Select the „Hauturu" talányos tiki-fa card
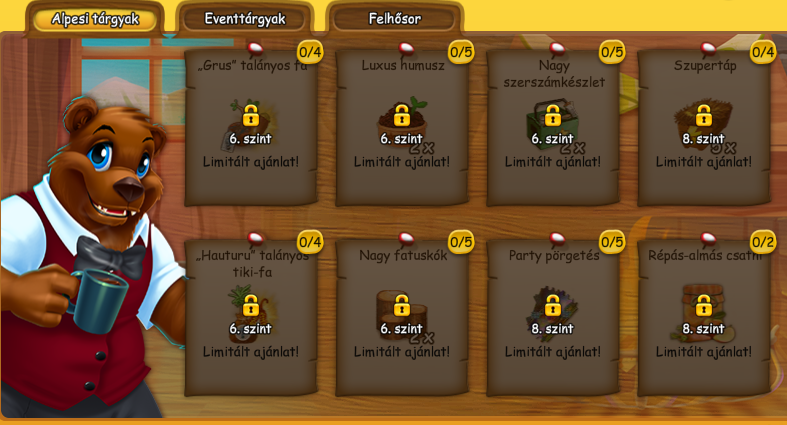Viewport: 787px width, 425px height. pyautogui.click(x=251, y=317)
